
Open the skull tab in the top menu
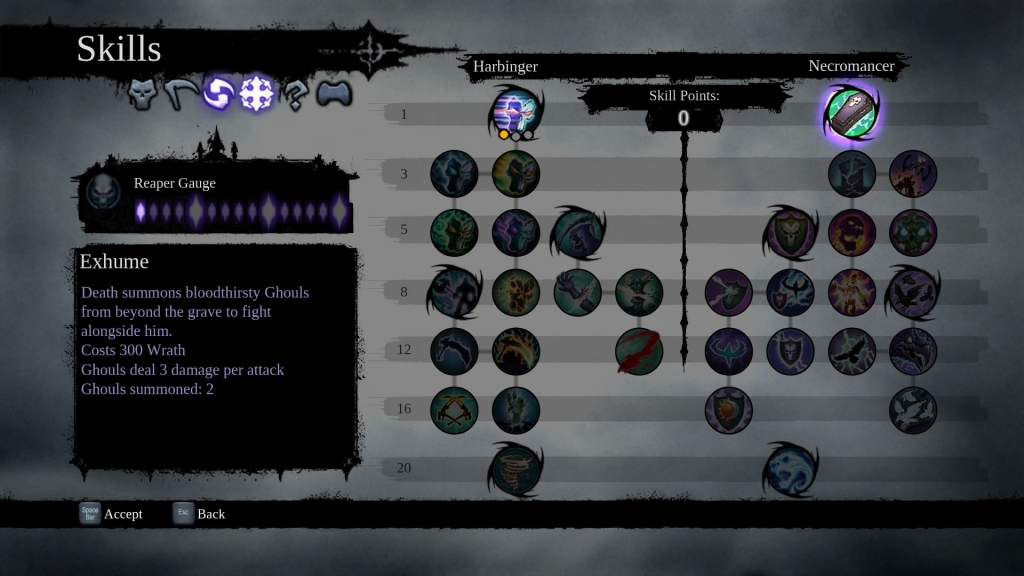(x=146, y=95)
